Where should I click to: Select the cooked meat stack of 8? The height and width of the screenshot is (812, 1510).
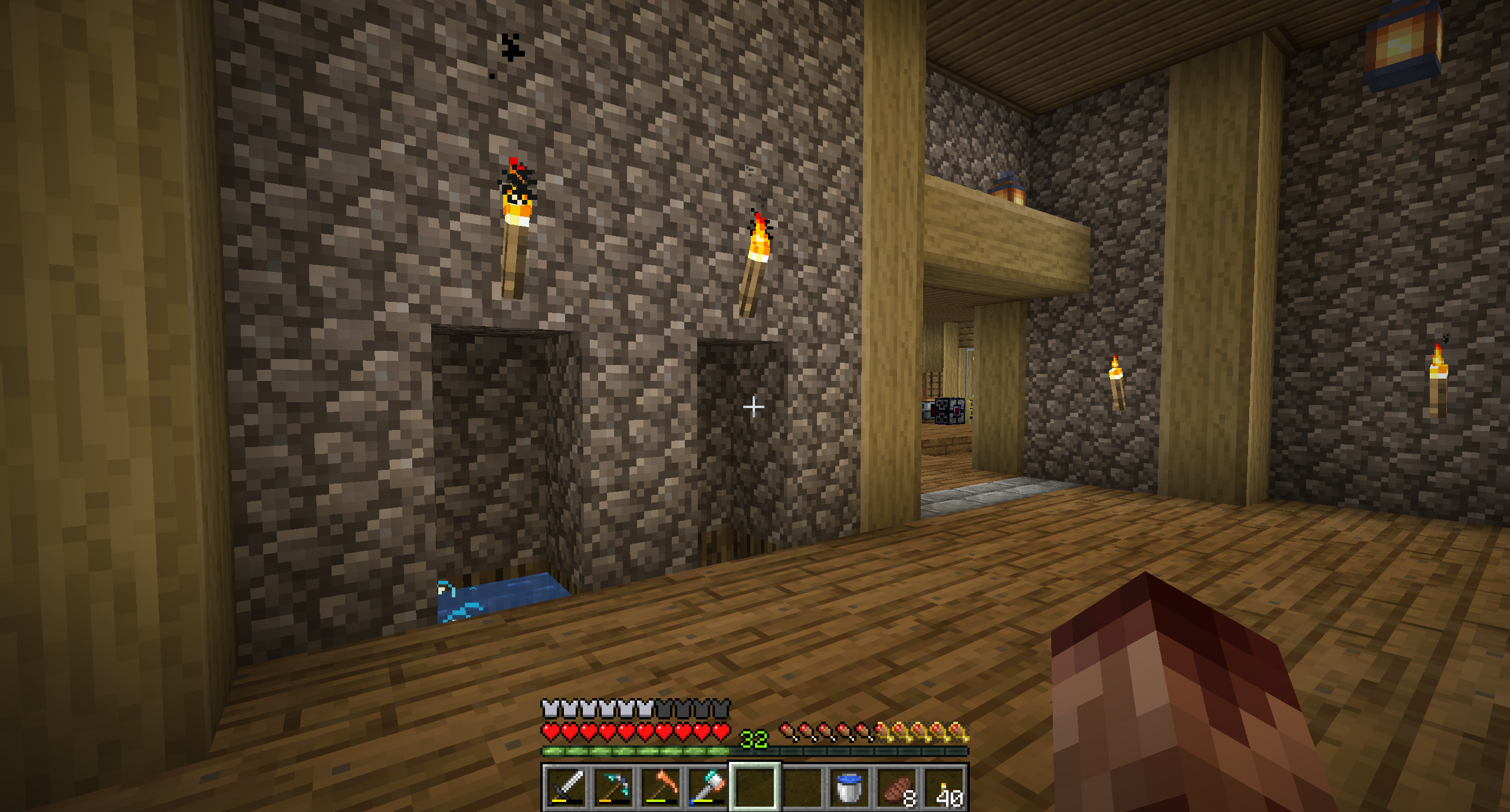[897, 787]
